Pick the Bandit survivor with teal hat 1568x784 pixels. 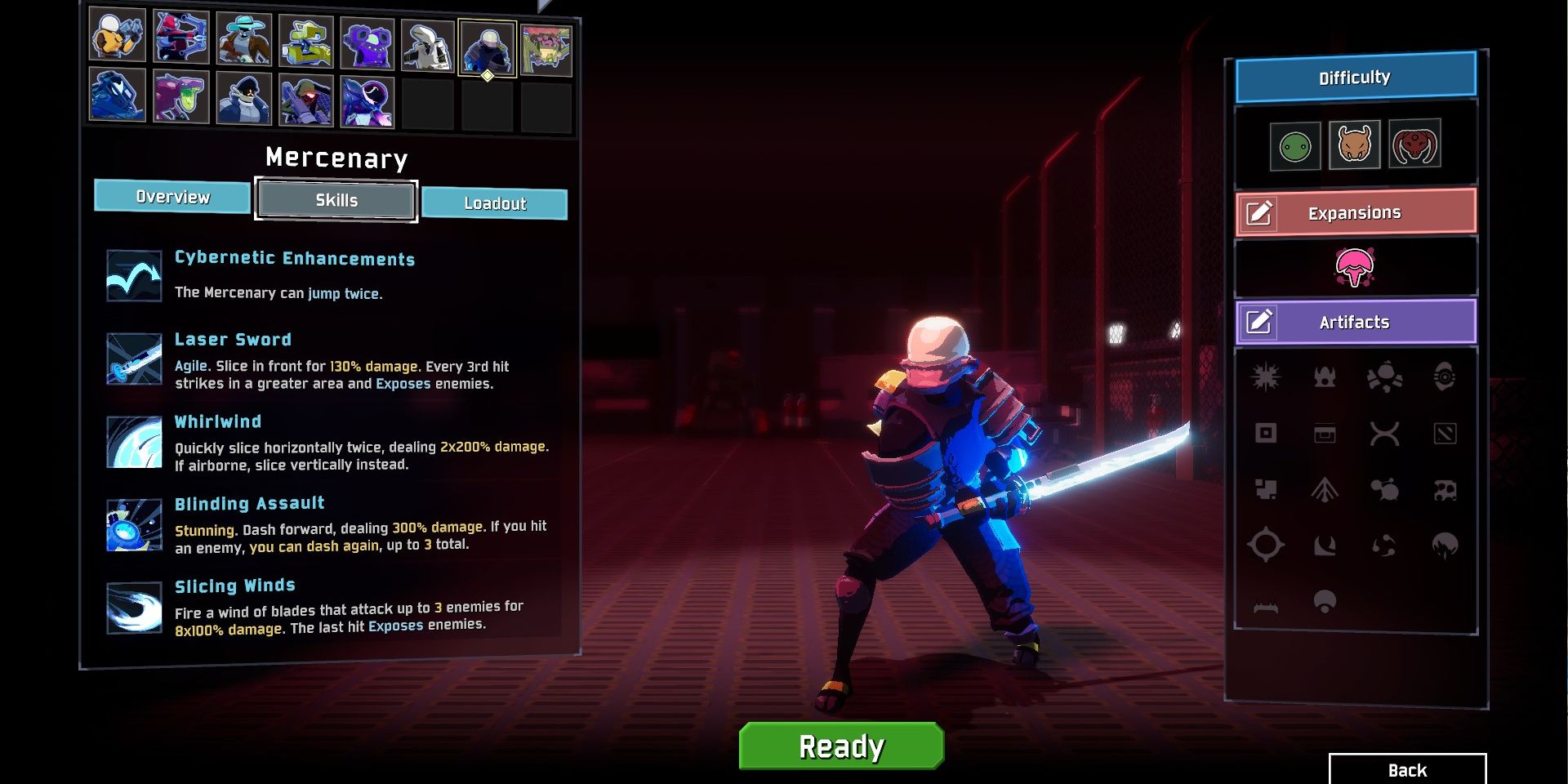(x=243, y=40)
